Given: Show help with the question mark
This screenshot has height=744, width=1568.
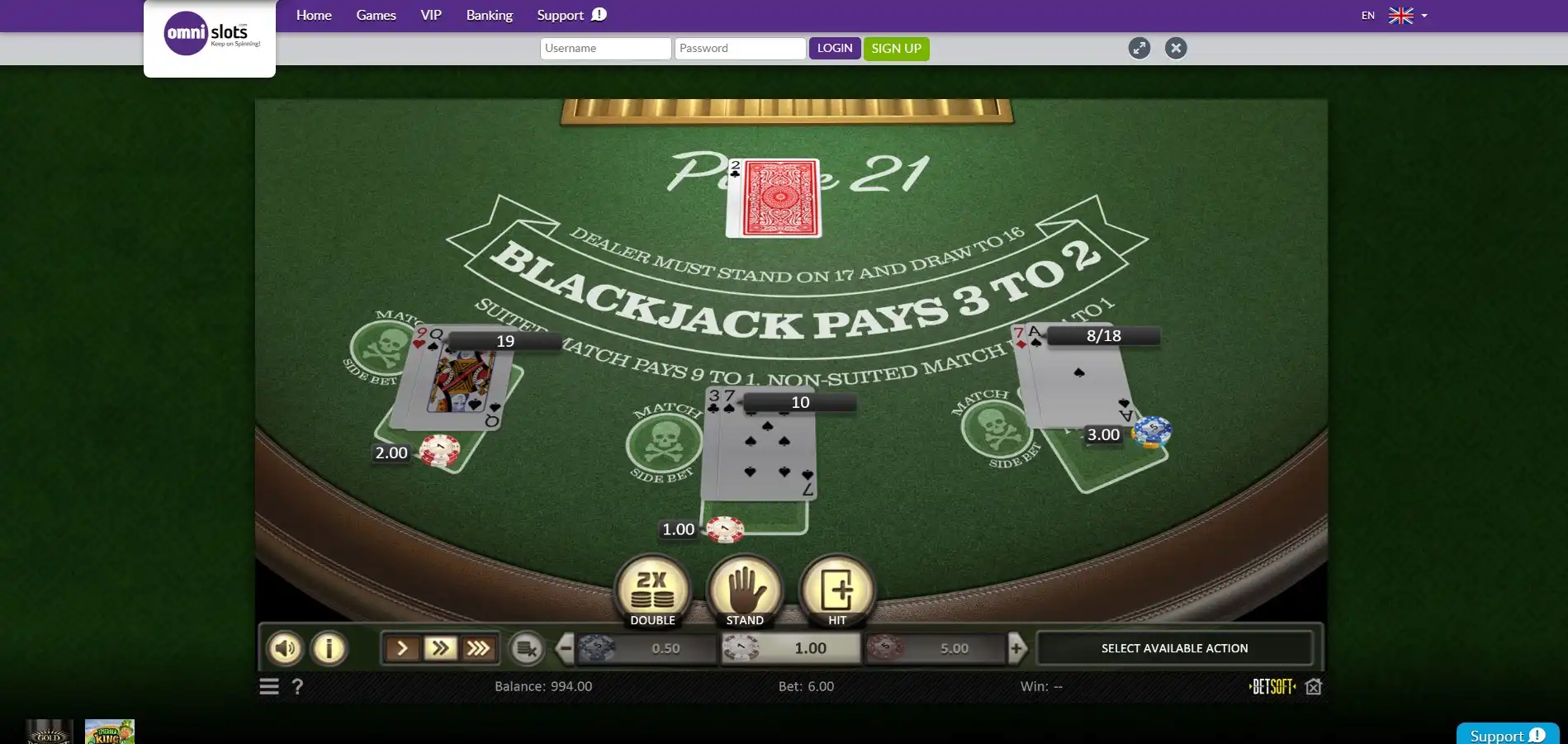Looking at the screenshot, I should pyautogui.click(x=298, y=686).
